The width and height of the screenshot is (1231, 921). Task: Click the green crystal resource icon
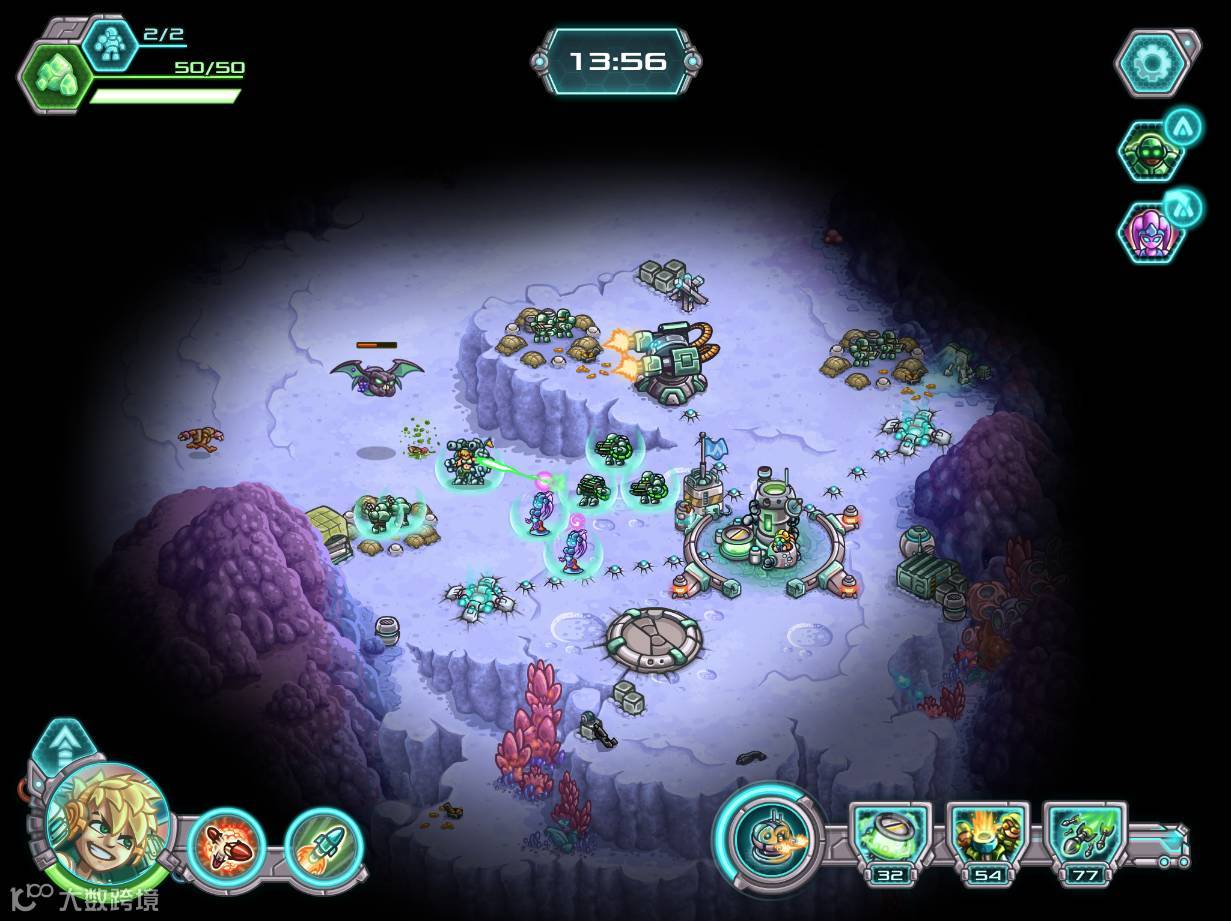tap(56, 77)
